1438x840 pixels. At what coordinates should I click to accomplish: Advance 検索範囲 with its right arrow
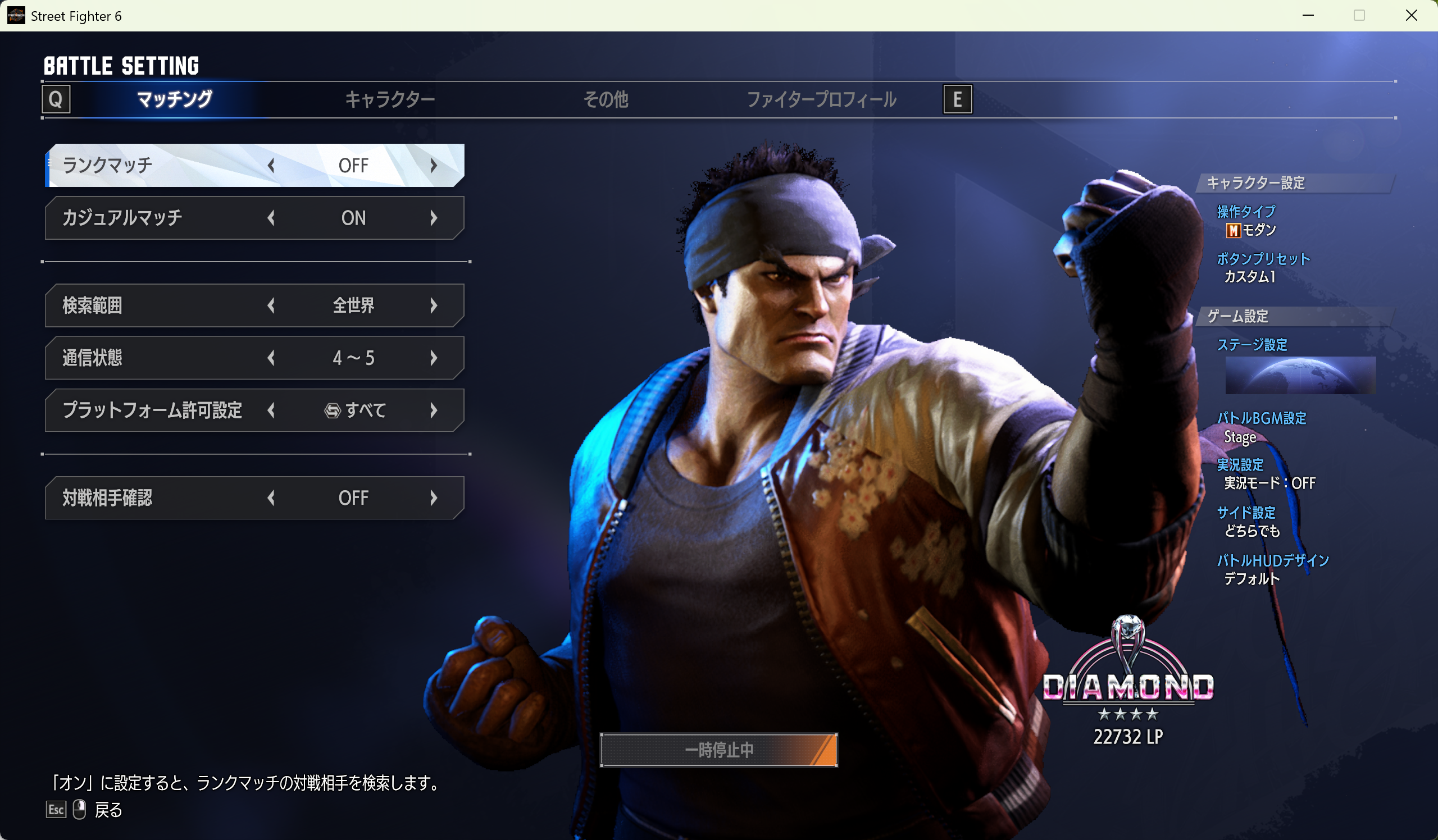pyautogui.click(x=434, y=305)
